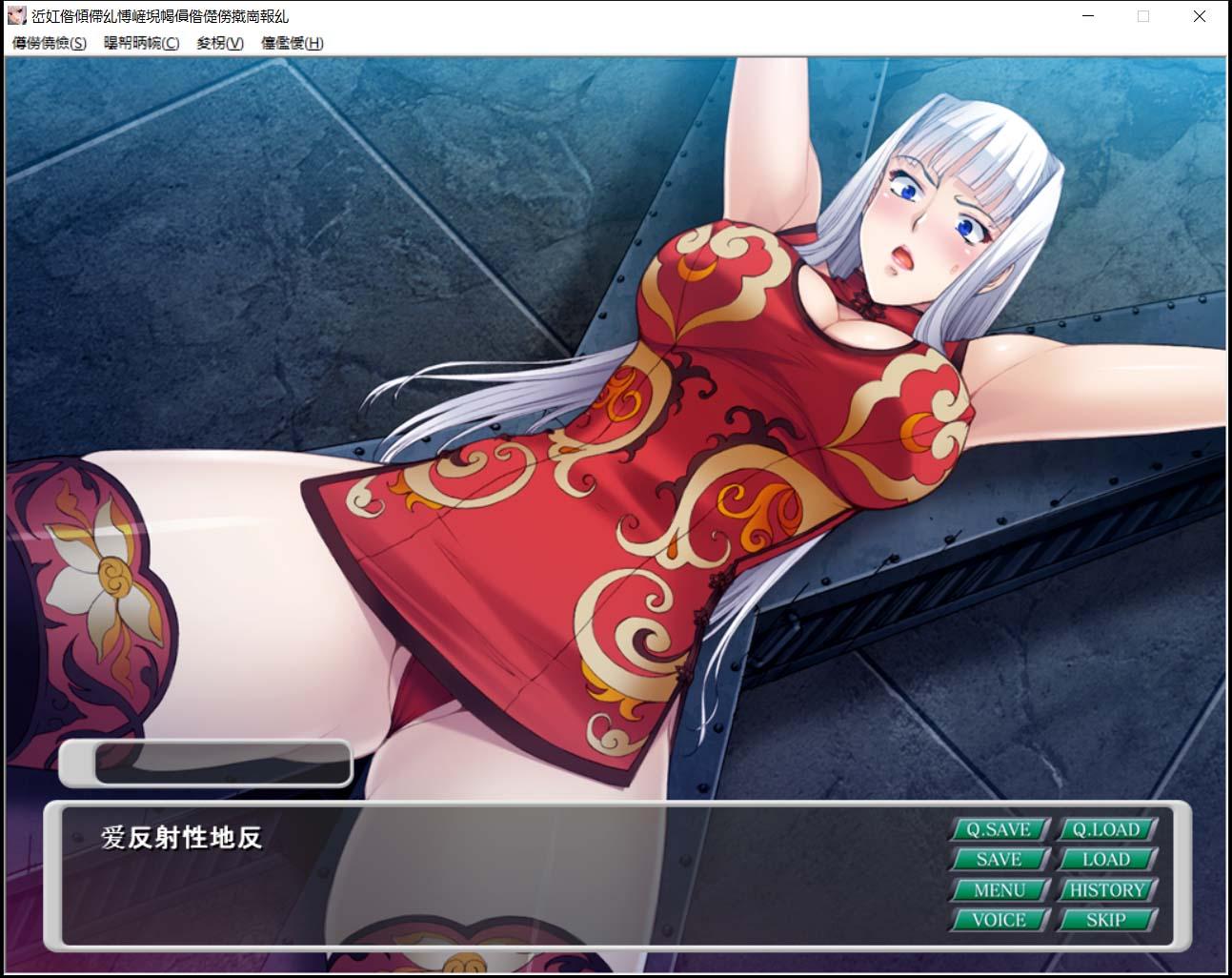Minimize the game window
Screen dimensions: 1232x978
[x=1087, y=16]
